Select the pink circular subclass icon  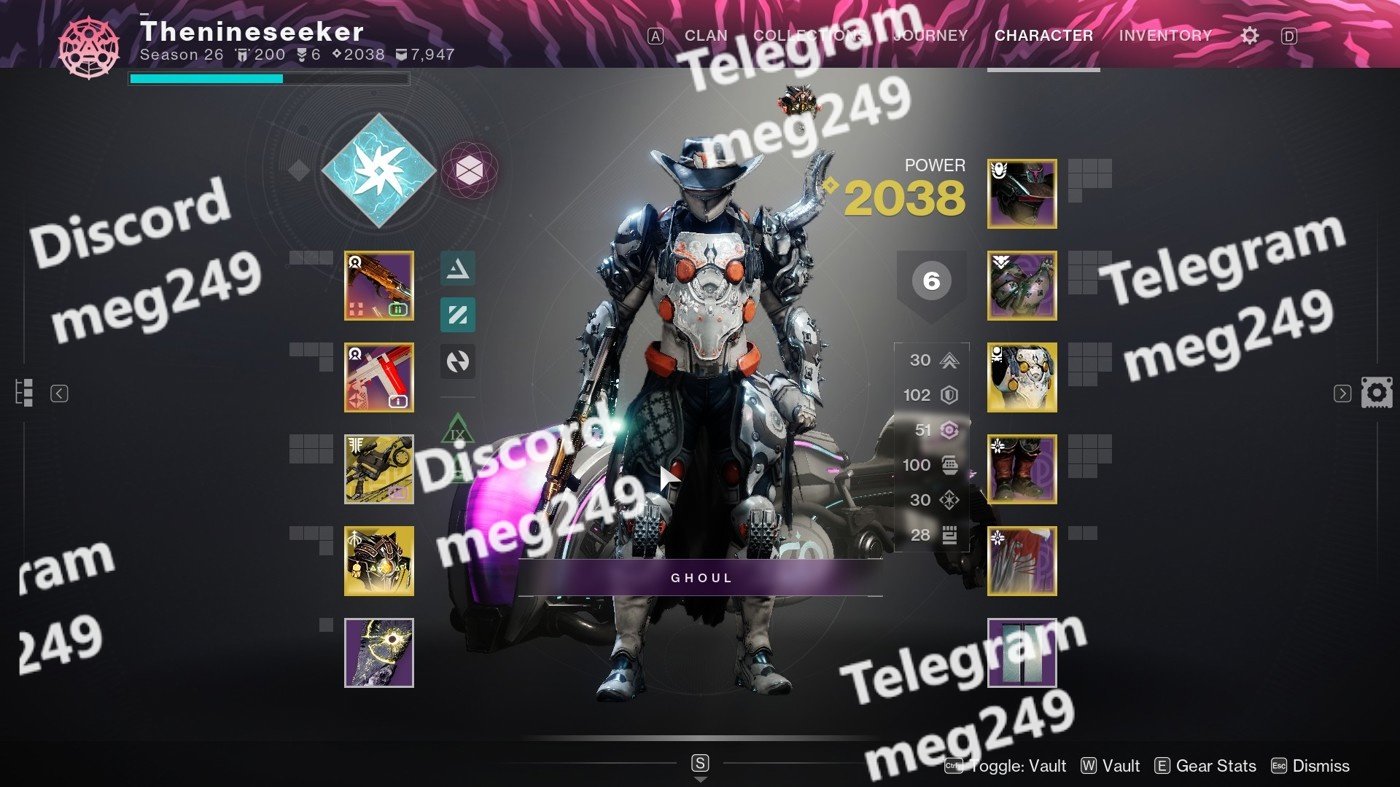point(469,171)
